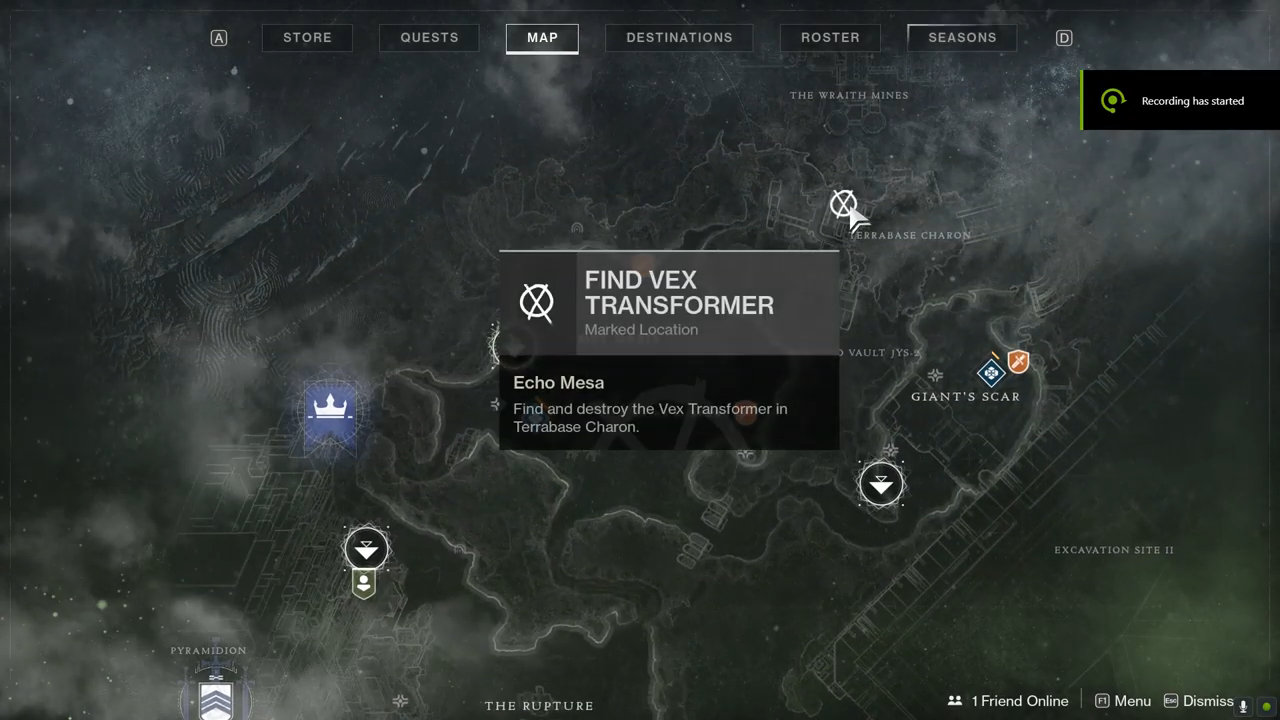Click the blue crown banner marker
Viewport: 1280px width, 720px height.
tap(329, 412)
